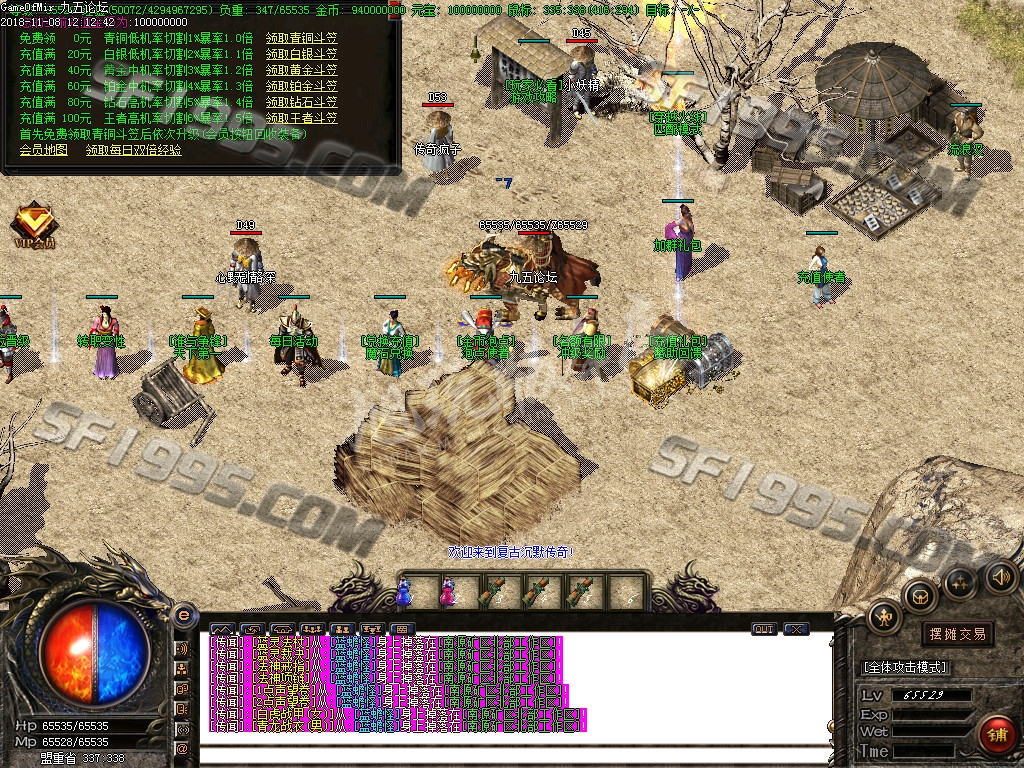This screenshot has height=768, width=1024.
Task: Open the character equipment round button
Action: pyautogui.click(x=884, y=616)
